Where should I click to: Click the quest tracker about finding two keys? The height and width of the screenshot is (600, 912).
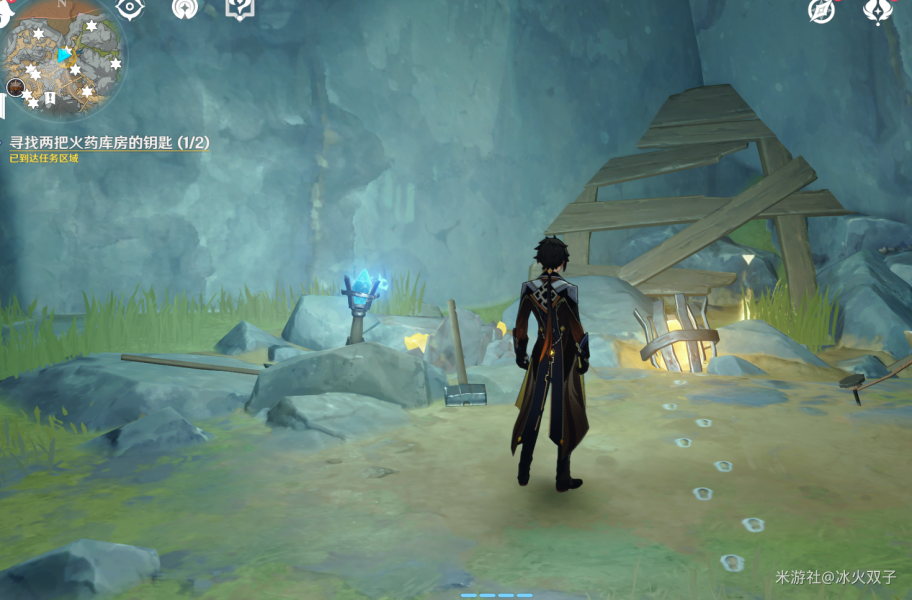click(109, 143)
